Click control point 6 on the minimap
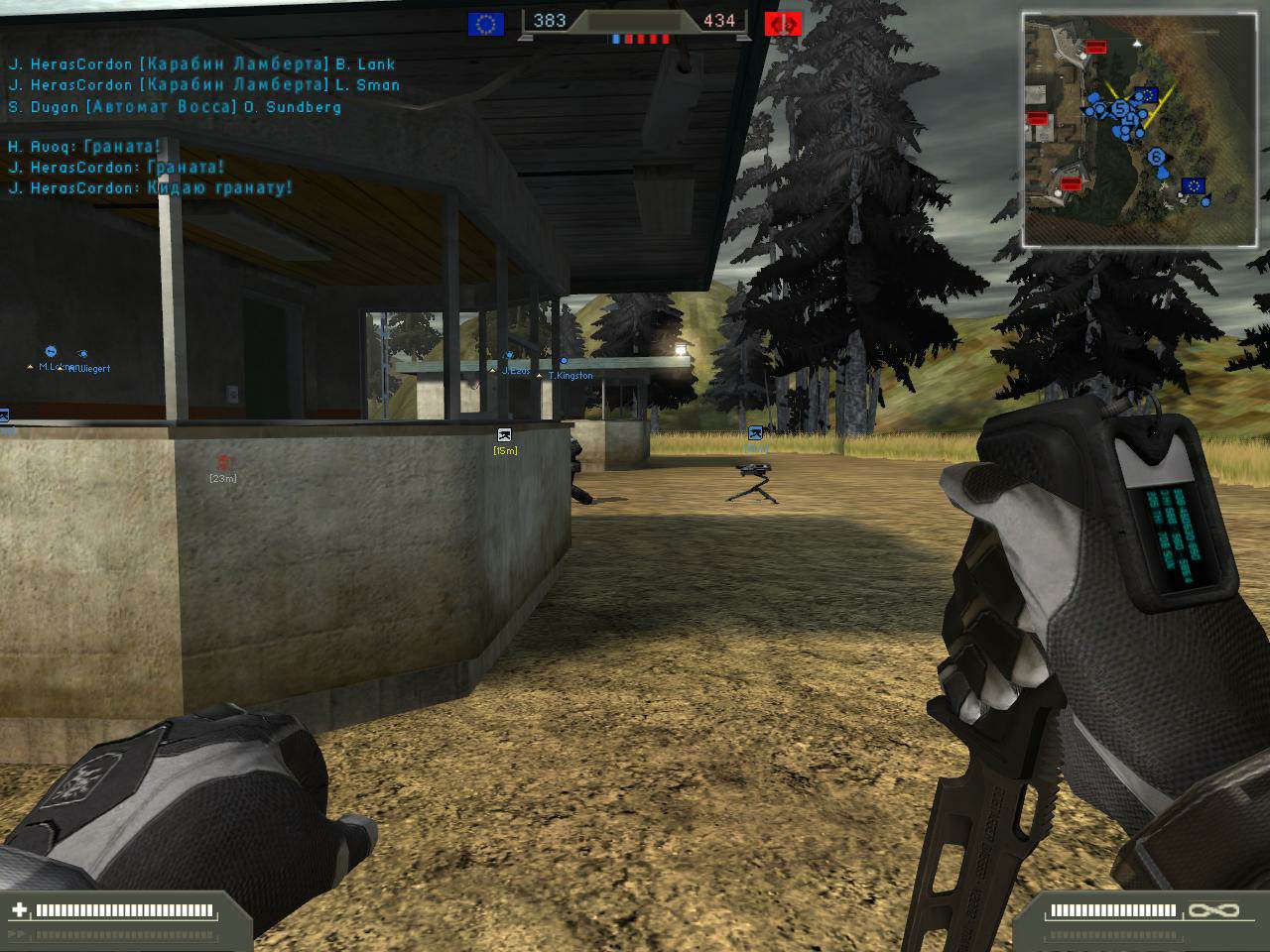 tap(1156, 157)
